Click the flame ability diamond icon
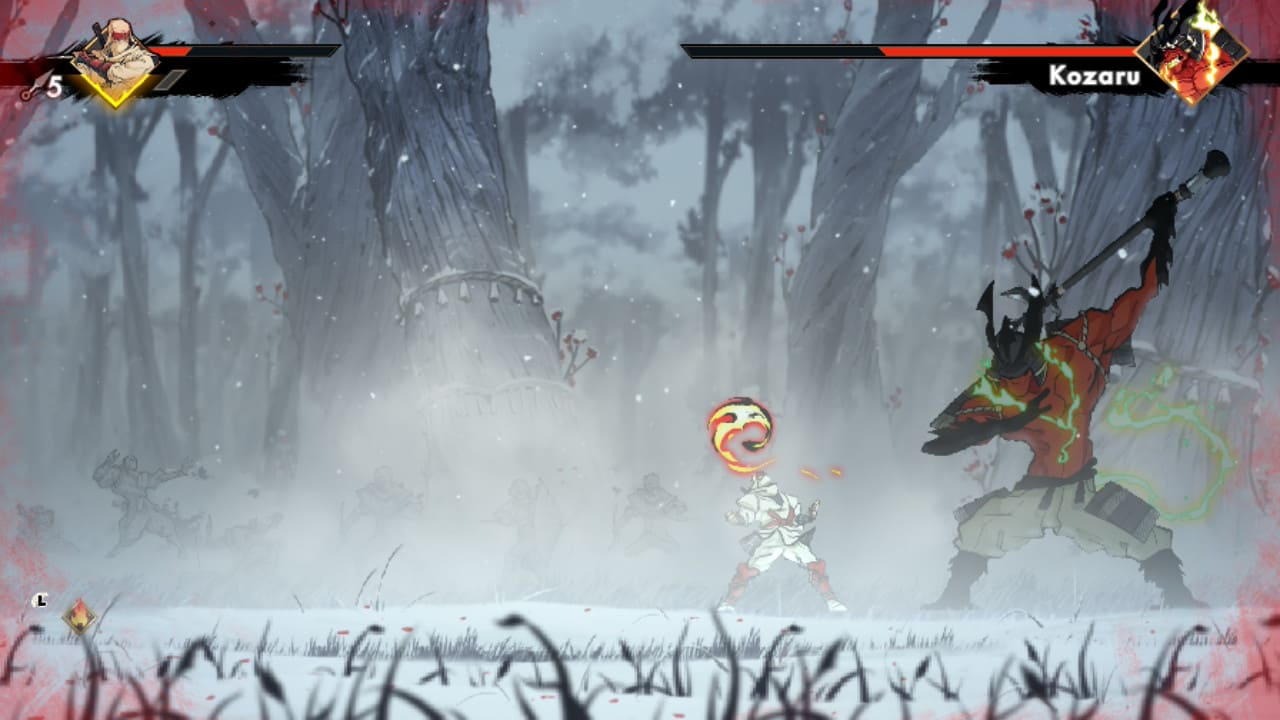 pyautogui.click(x=79, y=616)
